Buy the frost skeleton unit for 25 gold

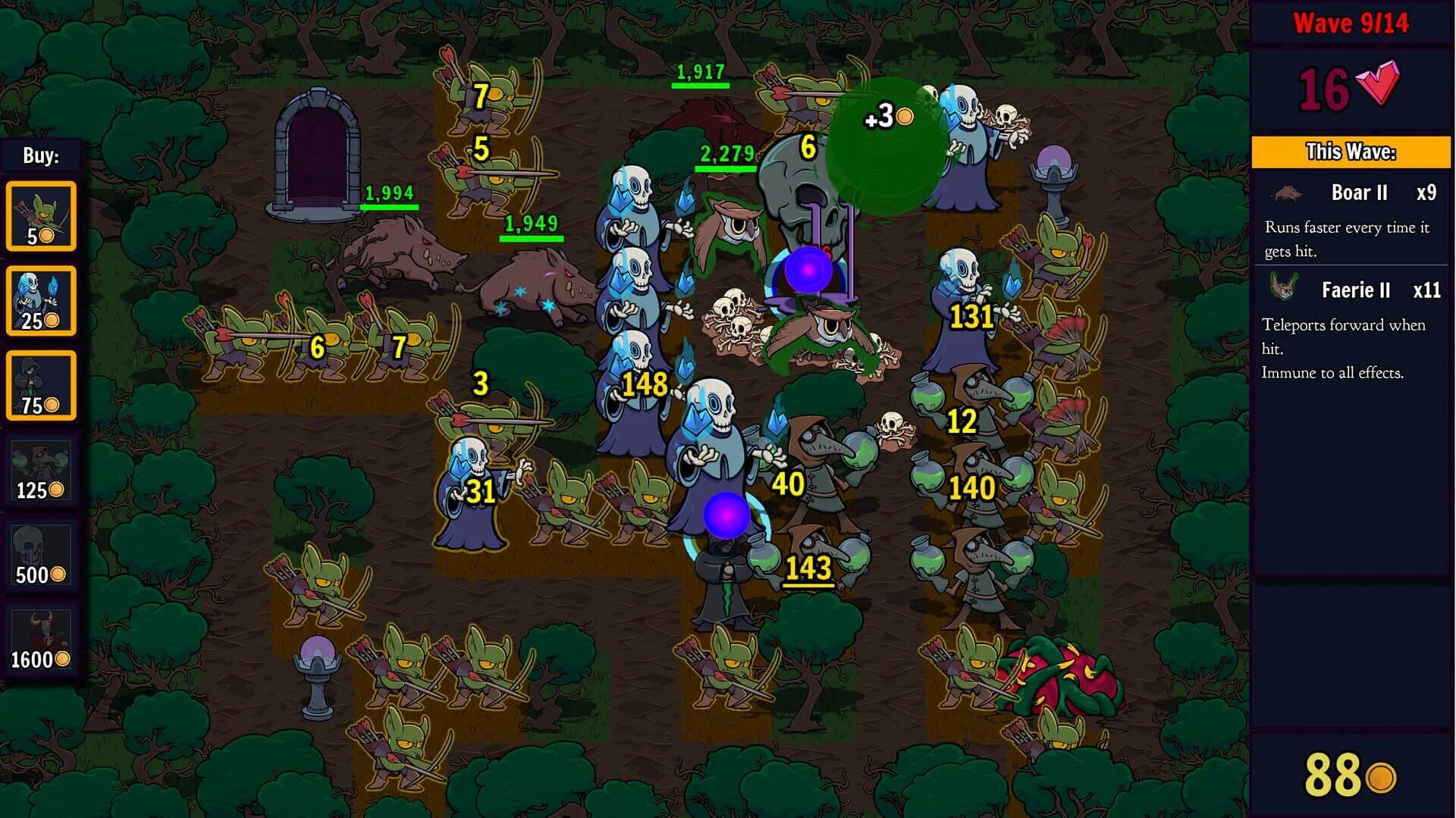pos(42,299)
